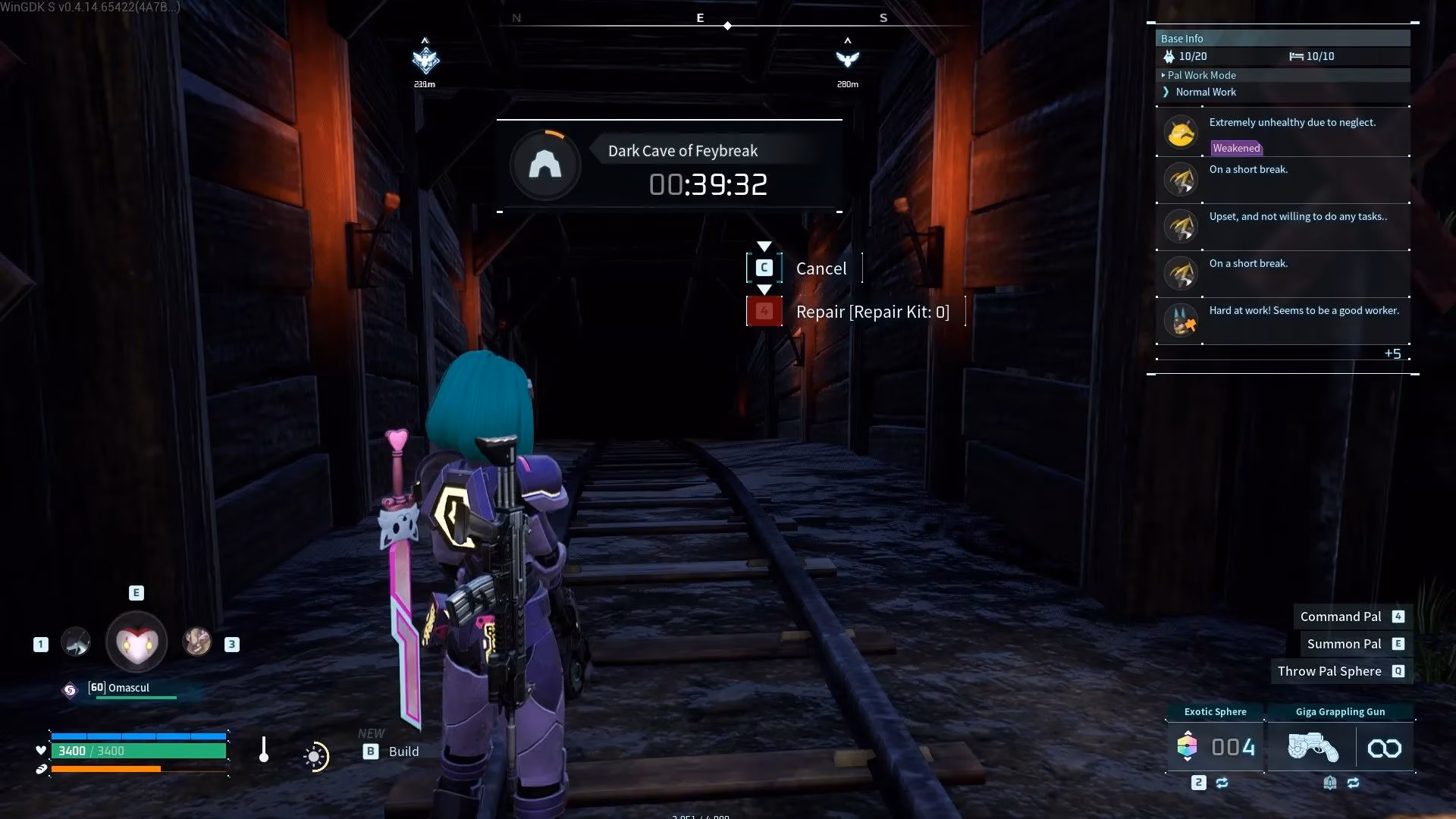The height and width of the screenshot is (819, 1456).
Task: Select the Weakened Pal status row
Action: 1282,133
